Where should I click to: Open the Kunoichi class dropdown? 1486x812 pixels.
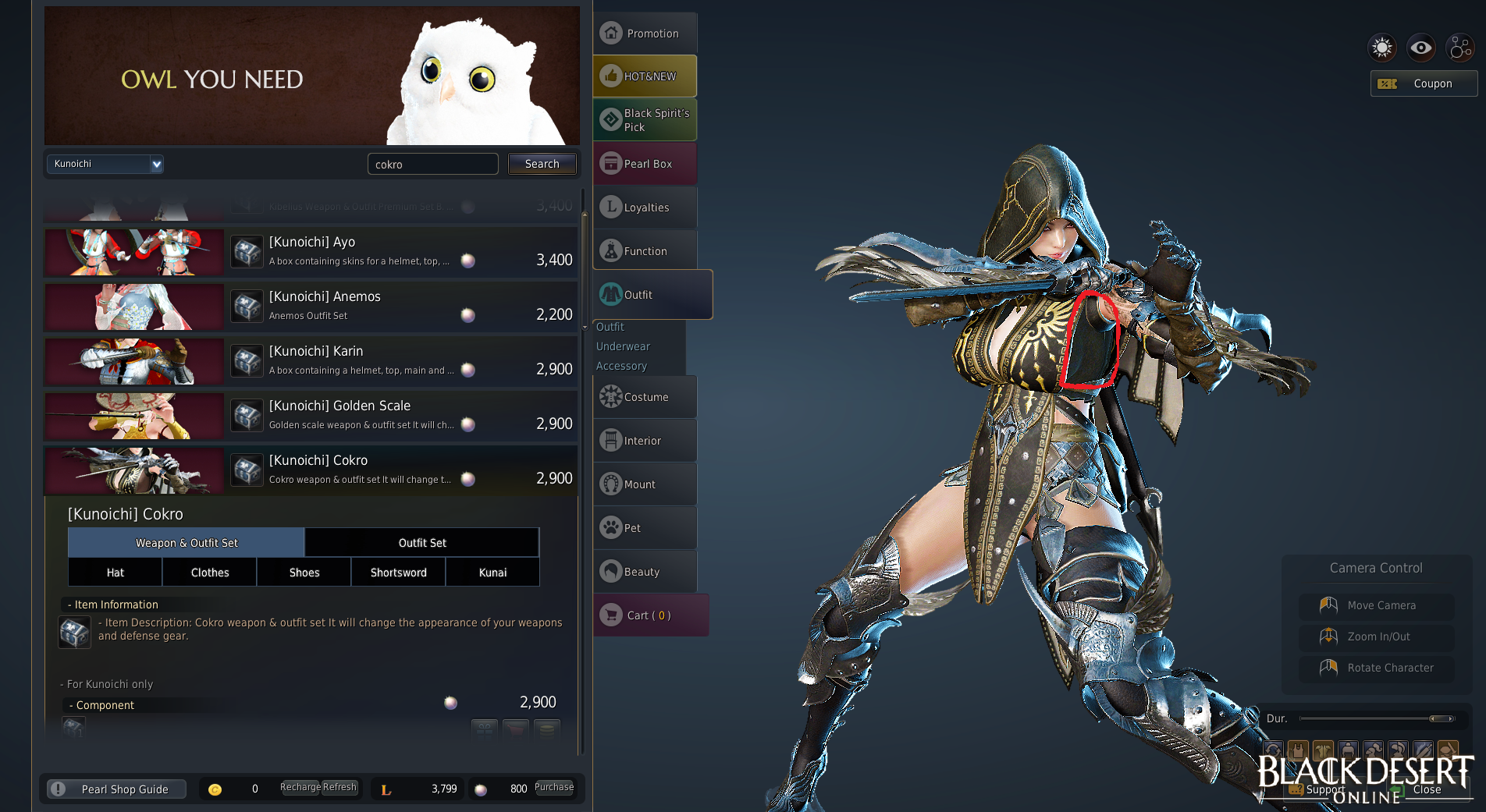[x=105, y=164]
